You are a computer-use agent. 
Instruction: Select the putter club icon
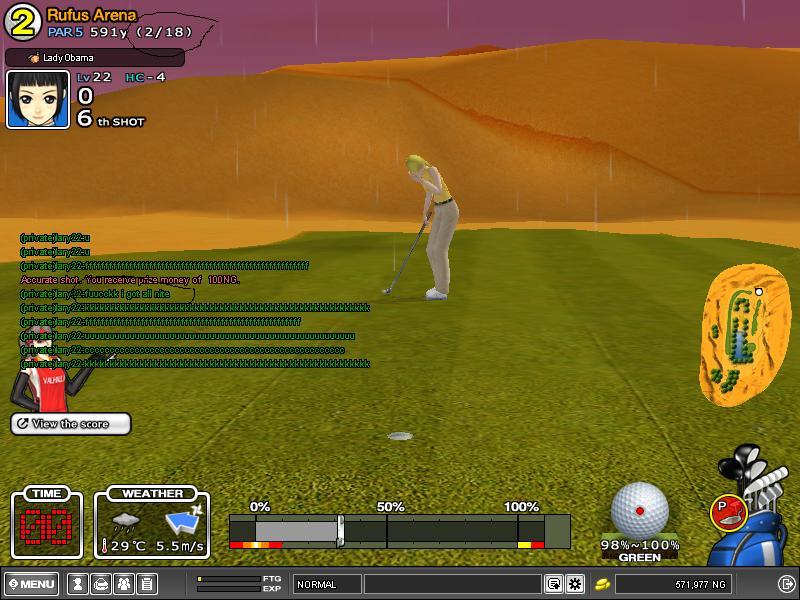pos(726,513)
